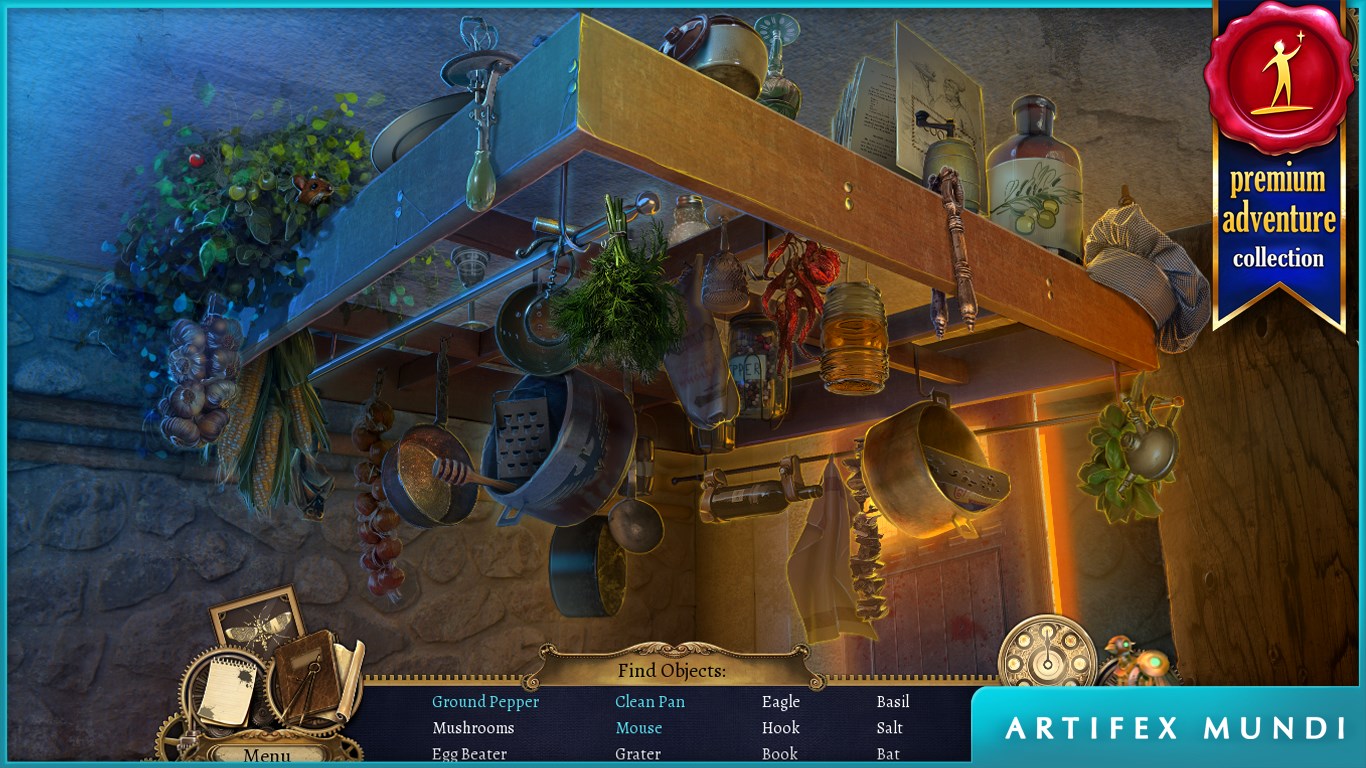The width and height of the screenshot is (1366, 768).
Task: Select Egg Beater in the object list
Action: 469,754
